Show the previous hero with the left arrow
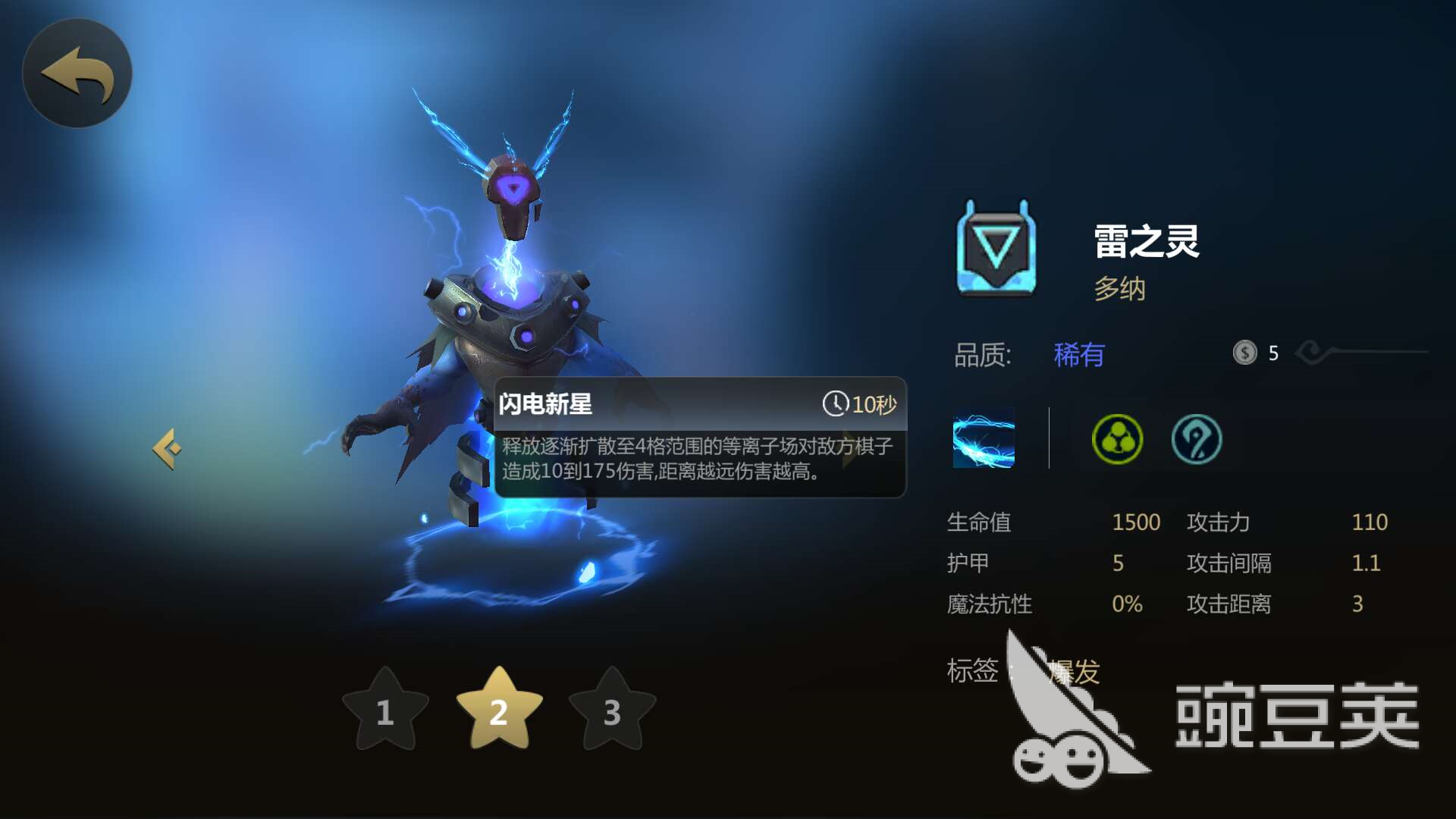Screen dimensions: 1456x819 click(168, 449)
